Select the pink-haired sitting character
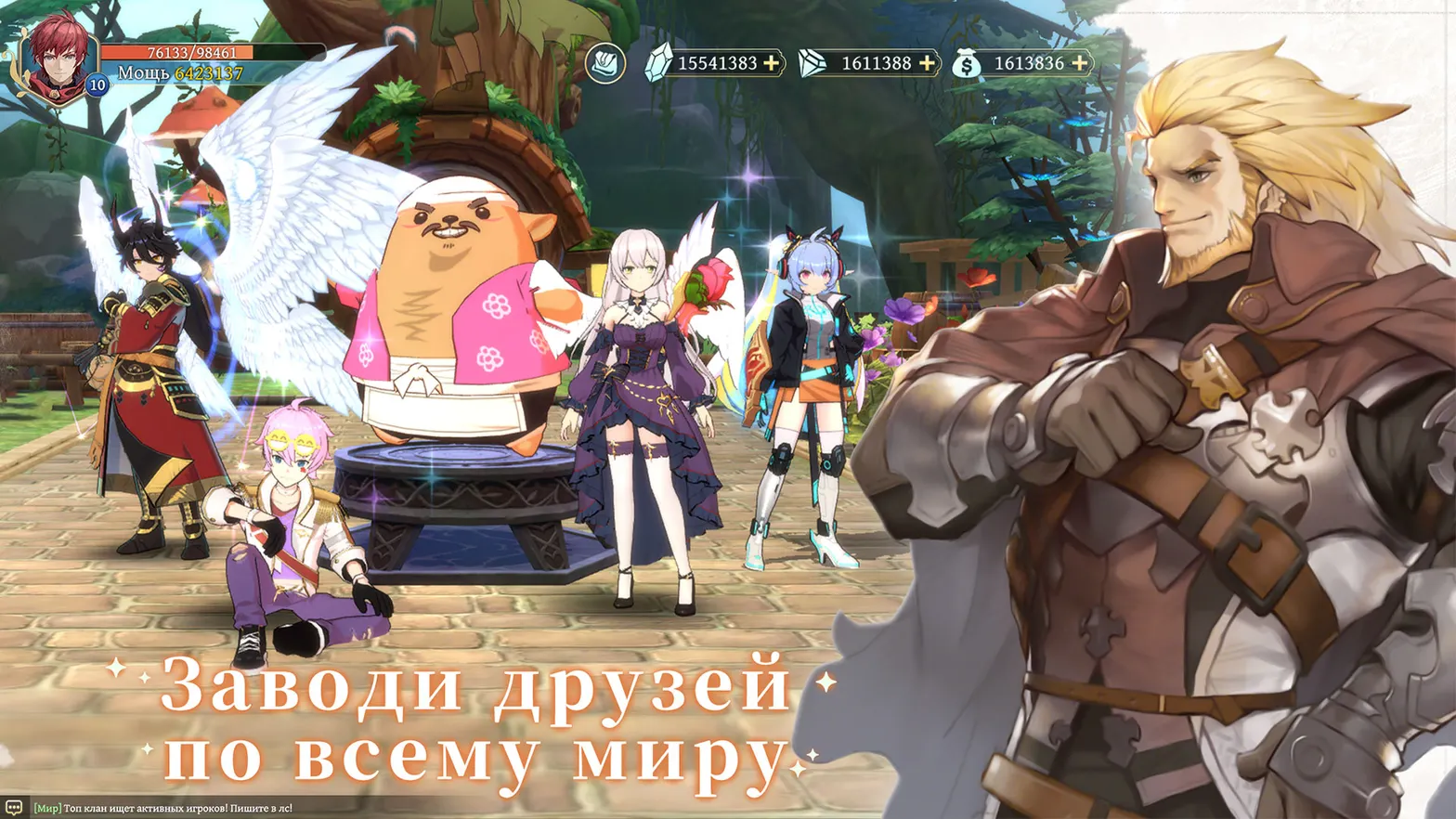The image size is (1456, 819). [288, 520]
